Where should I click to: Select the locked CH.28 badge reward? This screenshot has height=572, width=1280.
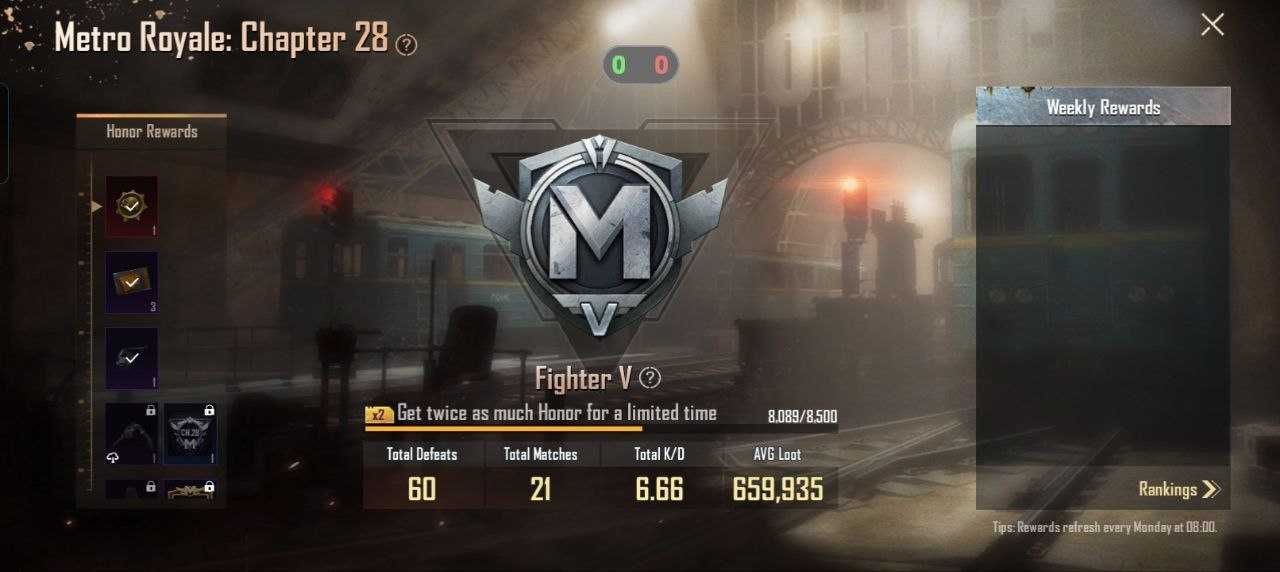tap(190, 433)
